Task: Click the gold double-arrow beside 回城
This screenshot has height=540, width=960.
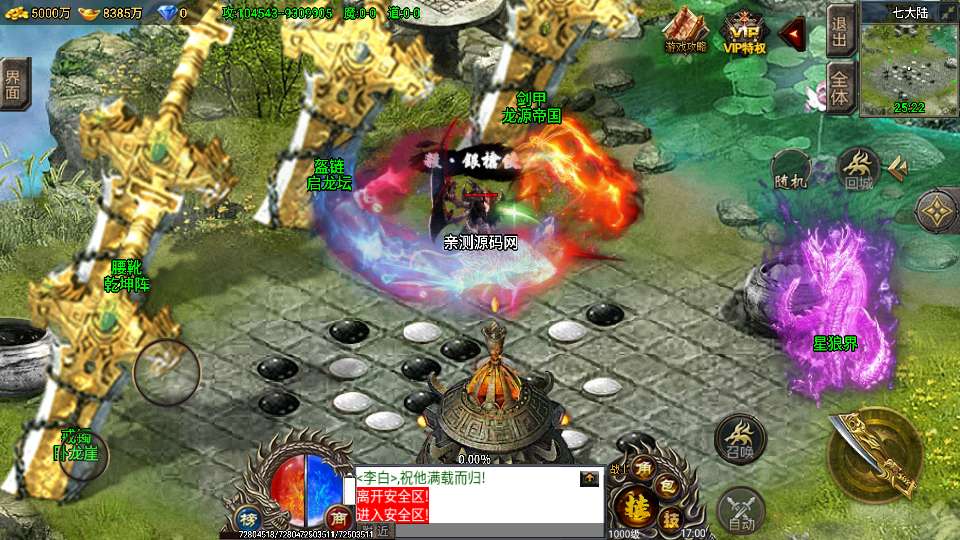Action: tap(898, 169)
